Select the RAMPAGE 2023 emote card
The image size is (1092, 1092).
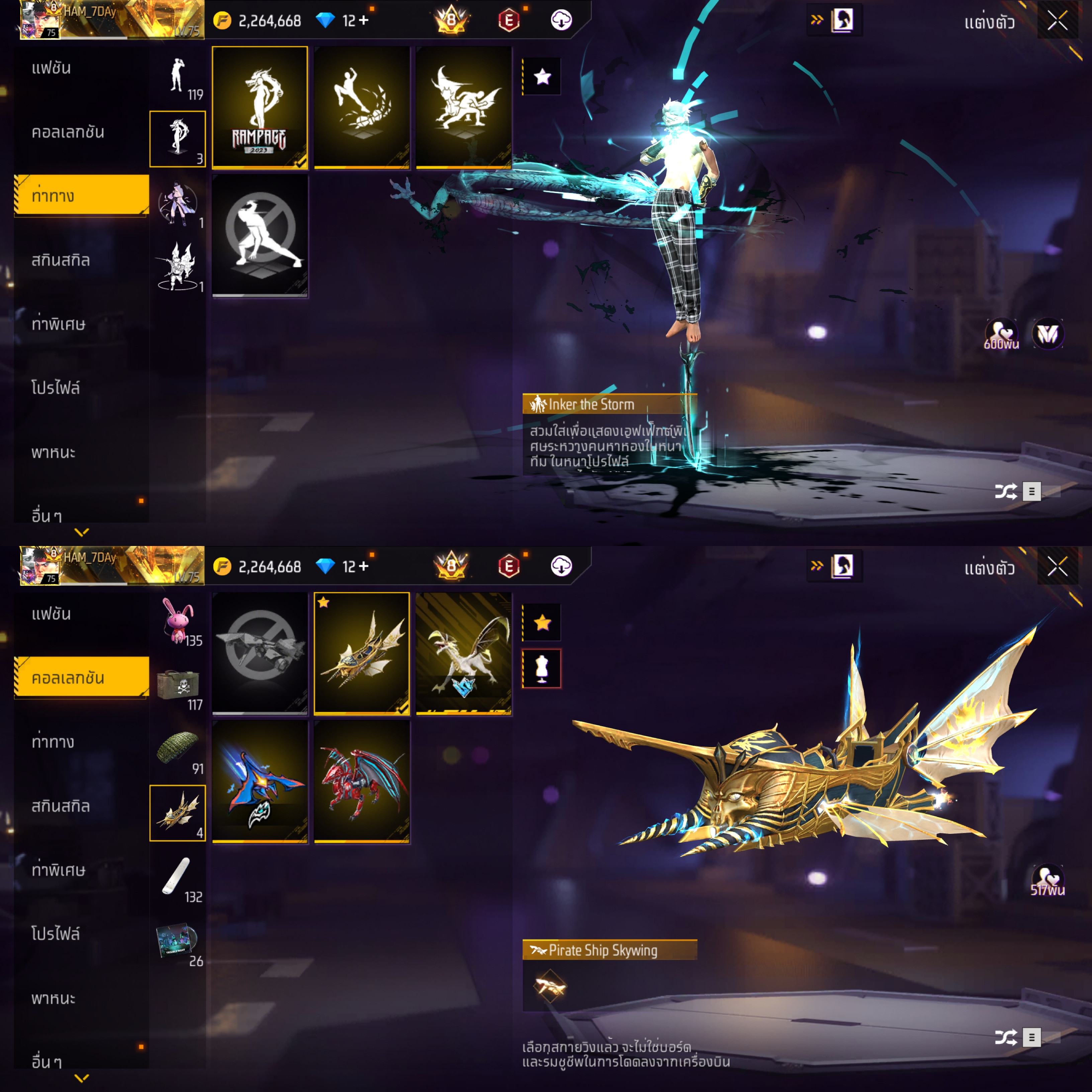(x=259, y=107)
